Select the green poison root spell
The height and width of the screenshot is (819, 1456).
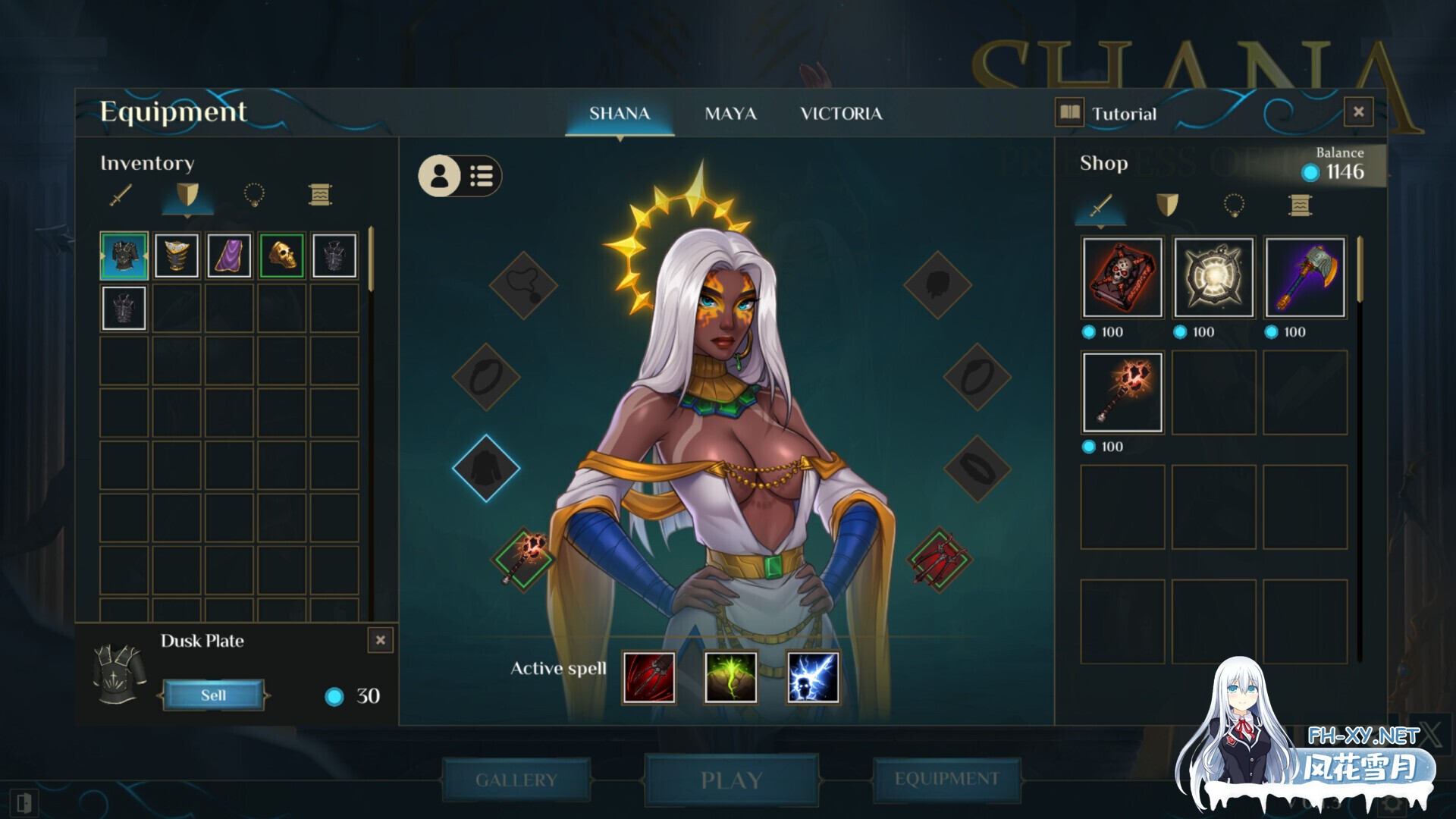coord(730,677)
